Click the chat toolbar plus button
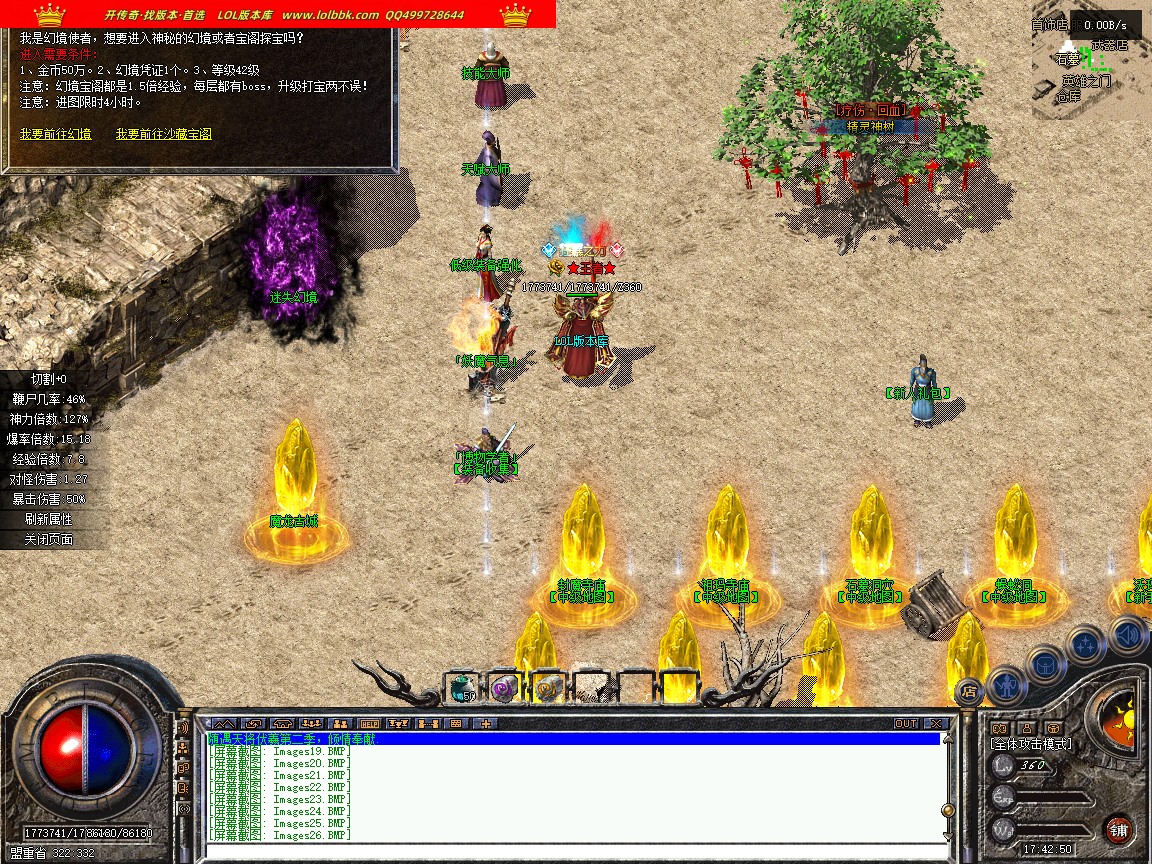This screenshot has width=1152, height=864. click(x=487, y=723)
